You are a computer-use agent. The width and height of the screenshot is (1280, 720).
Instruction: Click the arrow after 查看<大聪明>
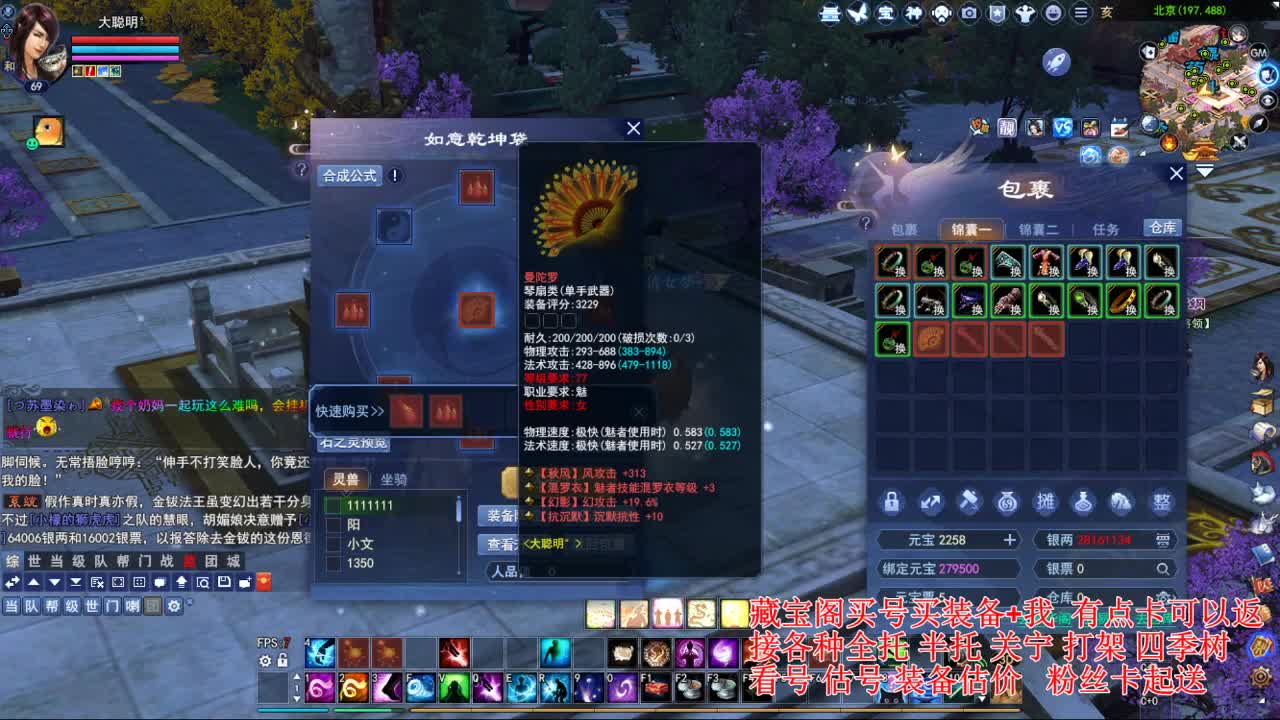click(x=578, y=545)
